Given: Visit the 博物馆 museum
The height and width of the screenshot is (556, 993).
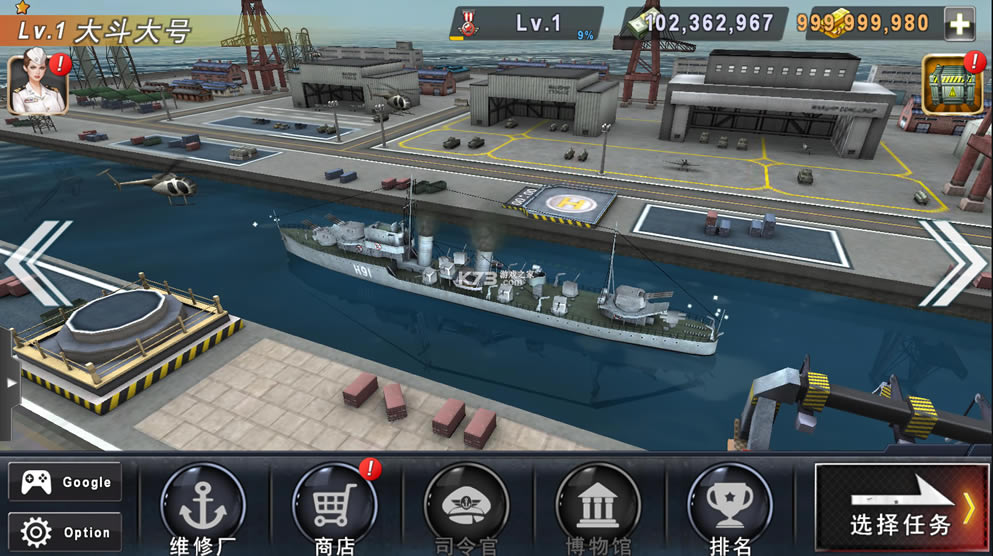Looking at the screenshot, I should (598, 505).
